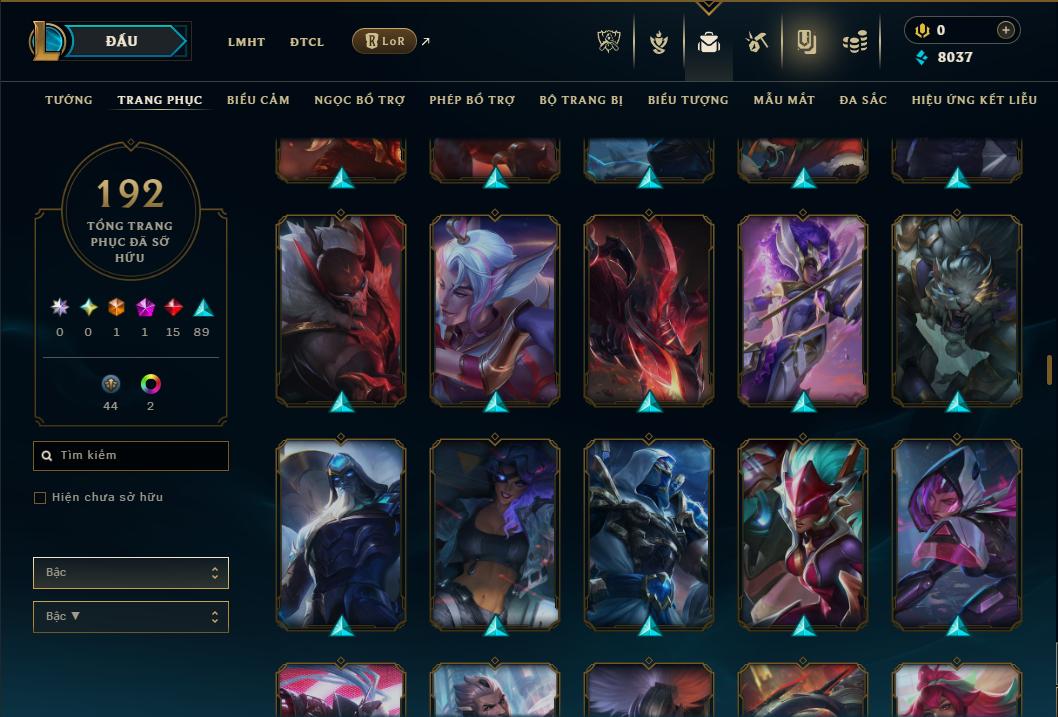1058x717 pixels.
Task: Show the Bộ Trang Bị tab
Action: (x=581, y=100)
